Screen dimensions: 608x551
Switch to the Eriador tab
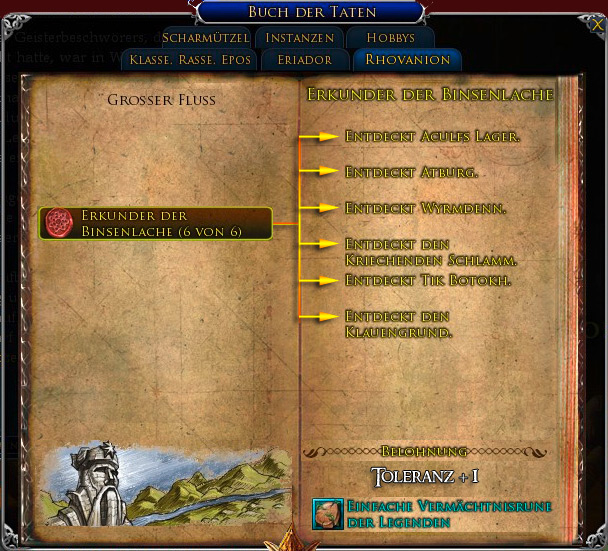point(303,60)
